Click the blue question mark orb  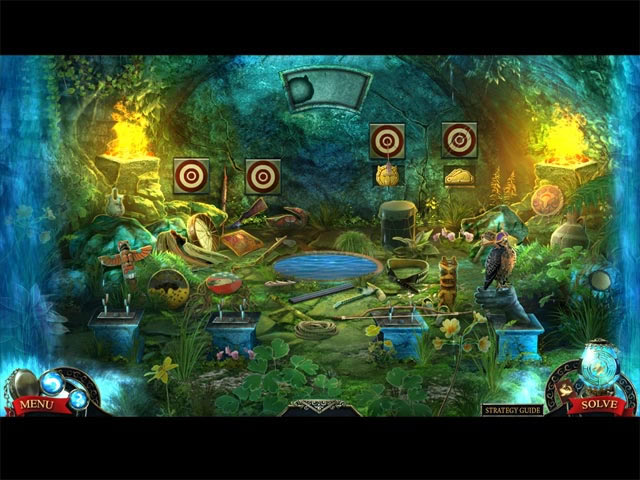pyautogui.click(x=77, y=400)
